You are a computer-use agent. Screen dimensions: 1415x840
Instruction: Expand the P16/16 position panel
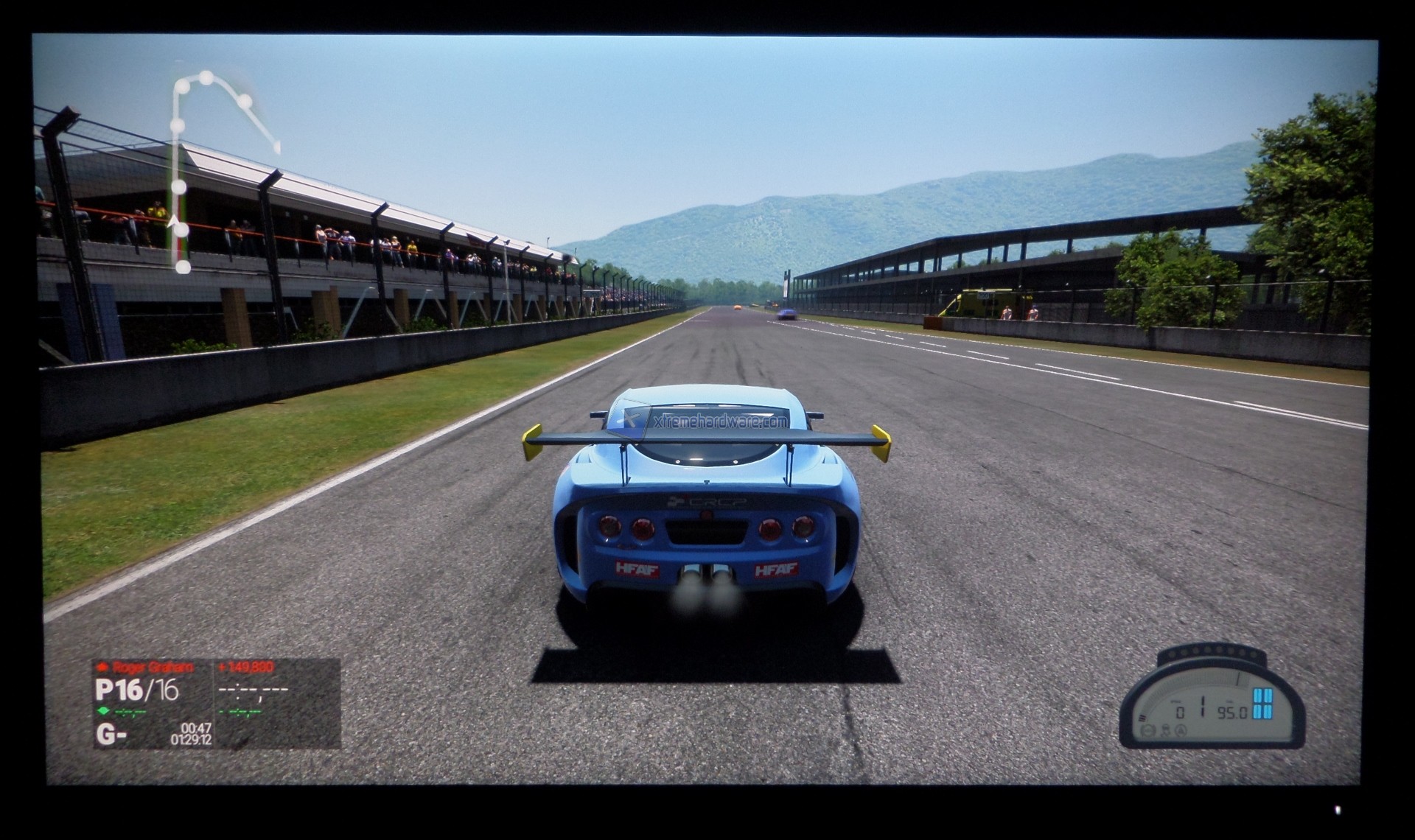(x=135, y=690)
